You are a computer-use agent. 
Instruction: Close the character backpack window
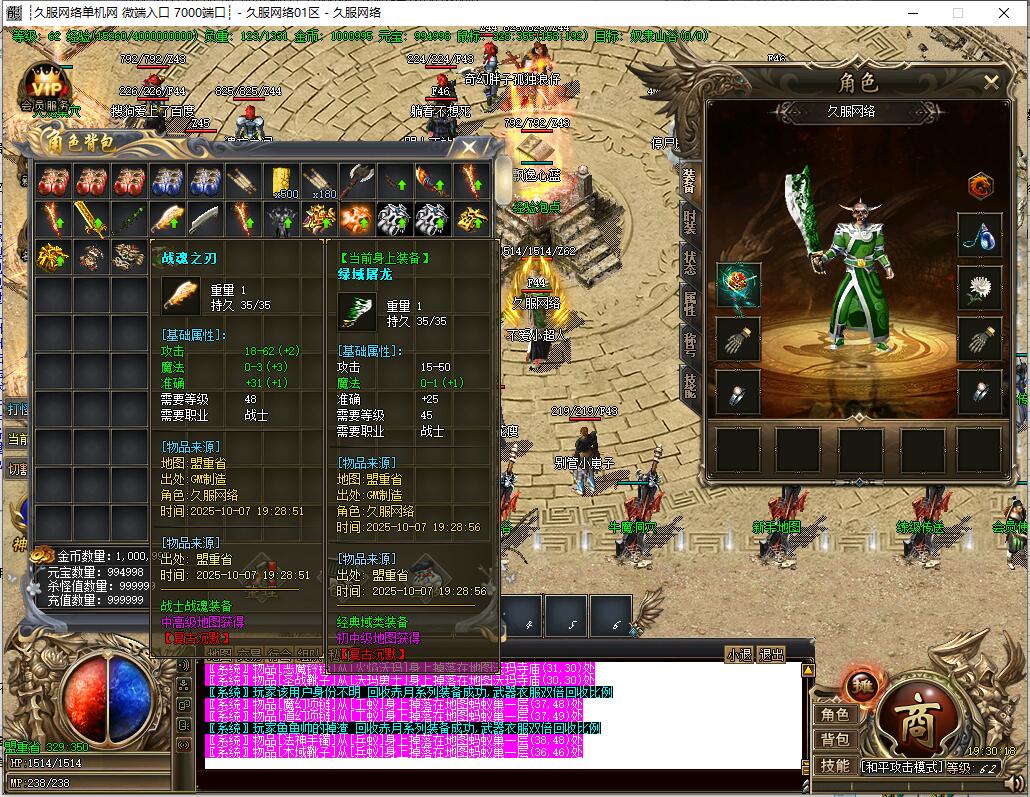coord(469,147)
